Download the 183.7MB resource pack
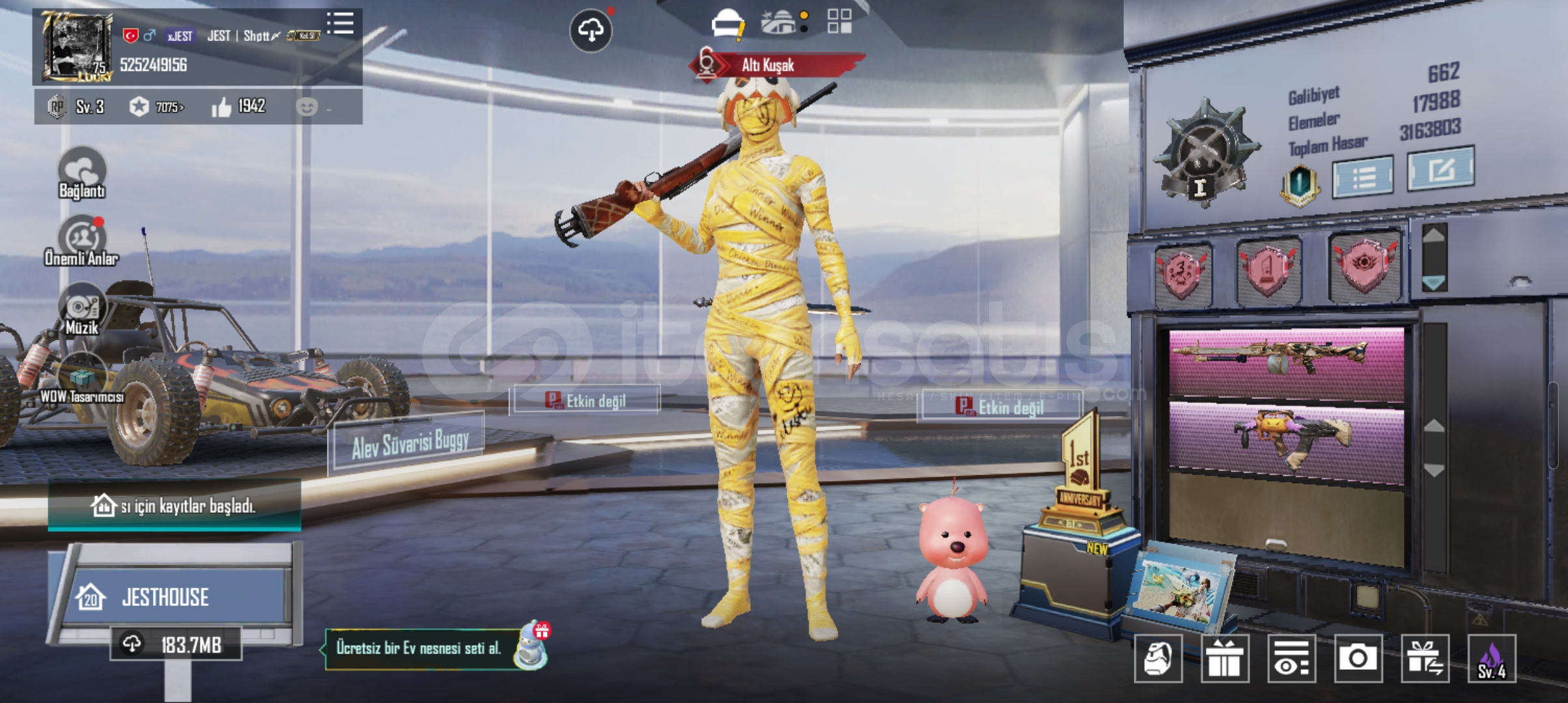The image size is (1568, 703). (176, 645)
